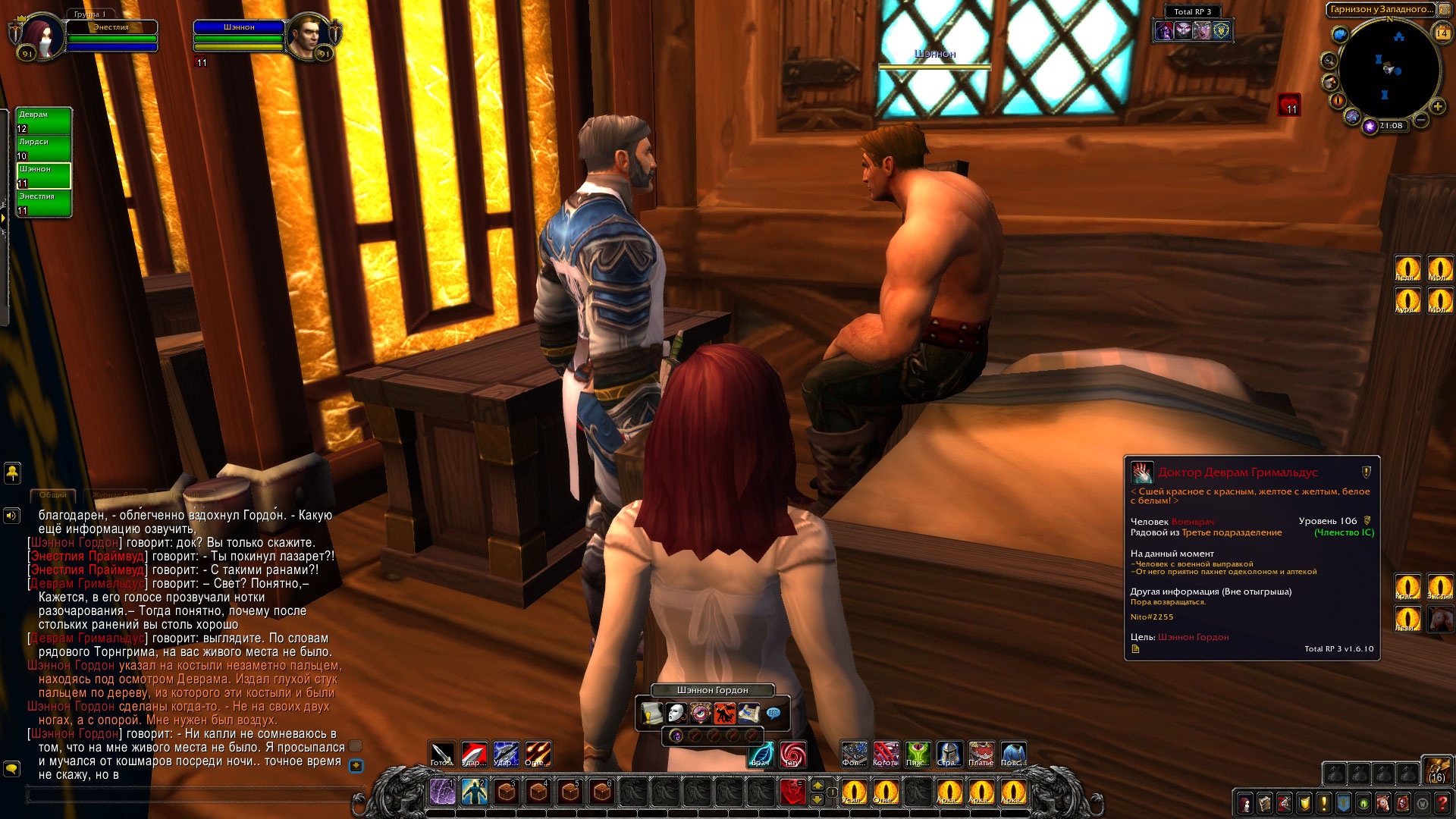Click the Энестлия player portrait

pyautogui.click(x=38, y=35)
